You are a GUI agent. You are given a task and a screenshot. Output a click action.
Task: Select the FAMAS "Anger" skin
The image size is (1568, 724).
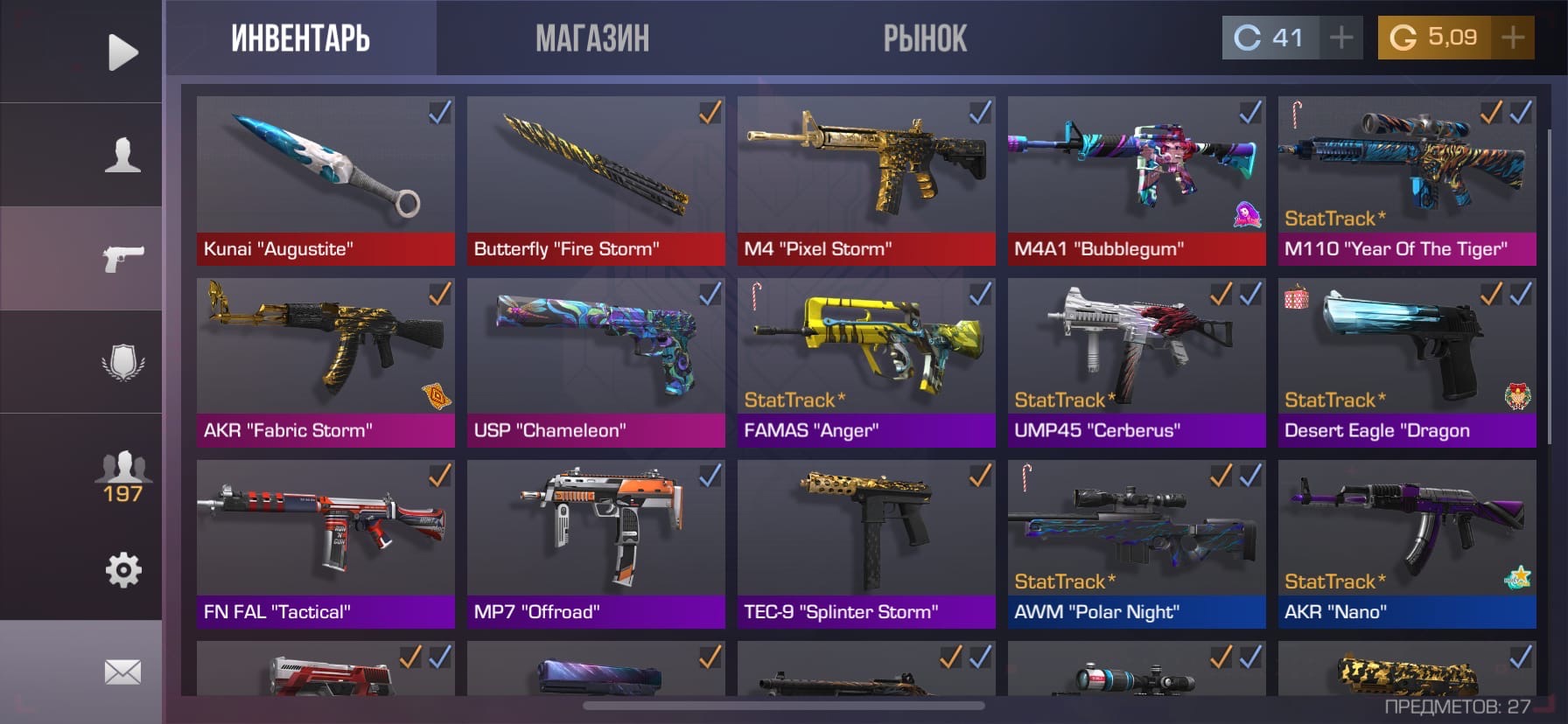coord(866,362)
